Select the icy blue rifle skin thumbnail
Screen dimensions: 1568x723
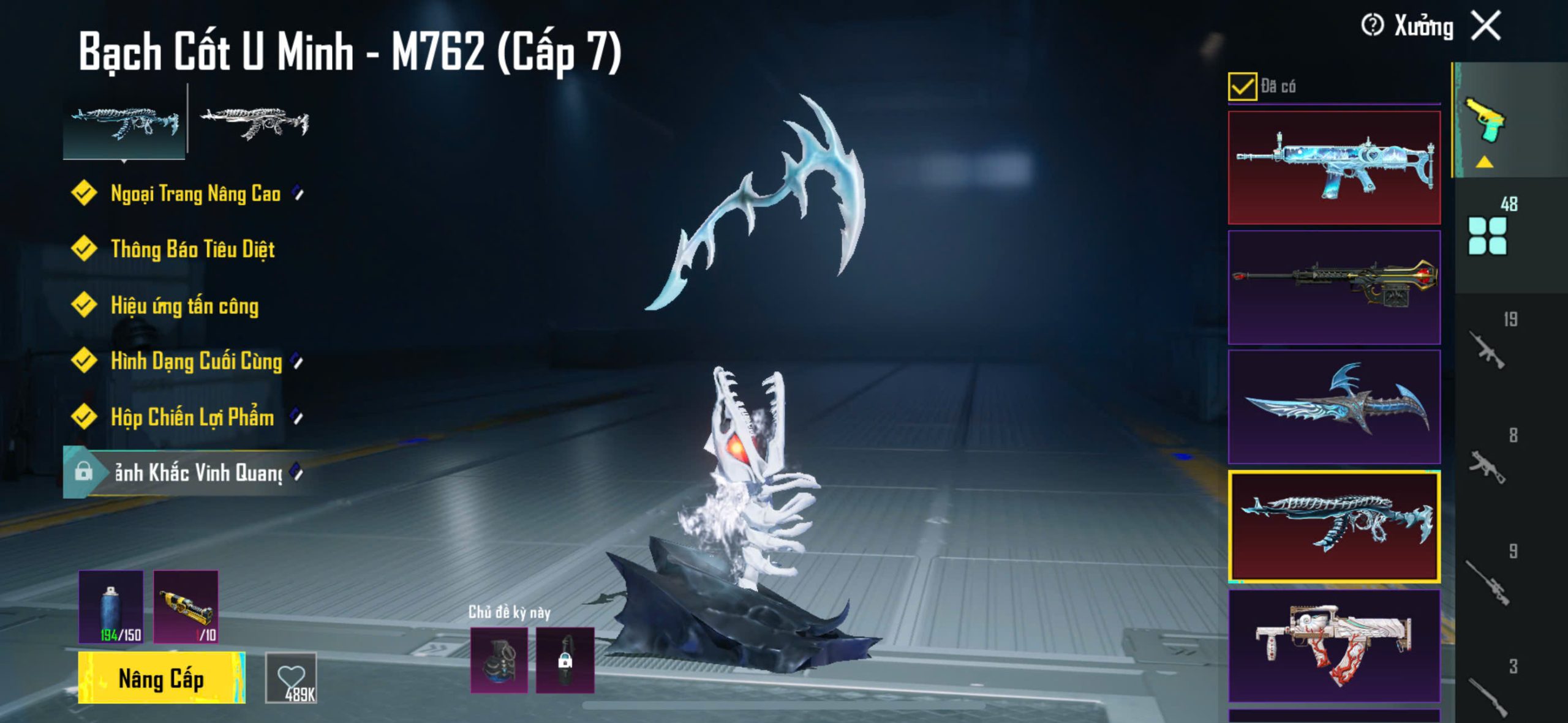[x=1334, y=168]
